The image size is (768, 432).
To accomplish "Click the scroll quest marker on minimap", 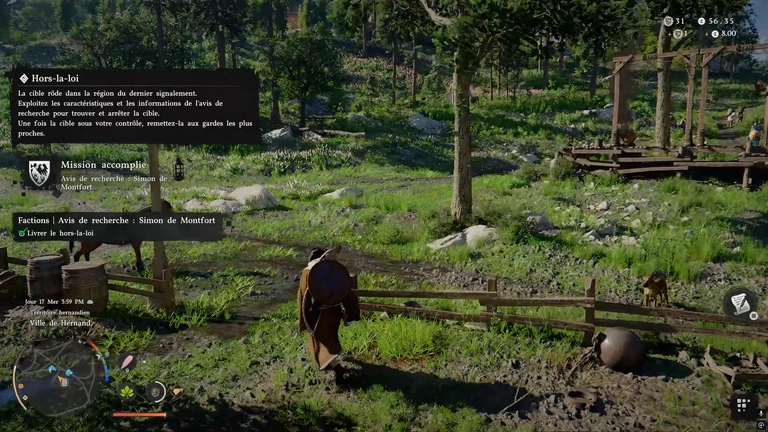I will pos(63,381).
